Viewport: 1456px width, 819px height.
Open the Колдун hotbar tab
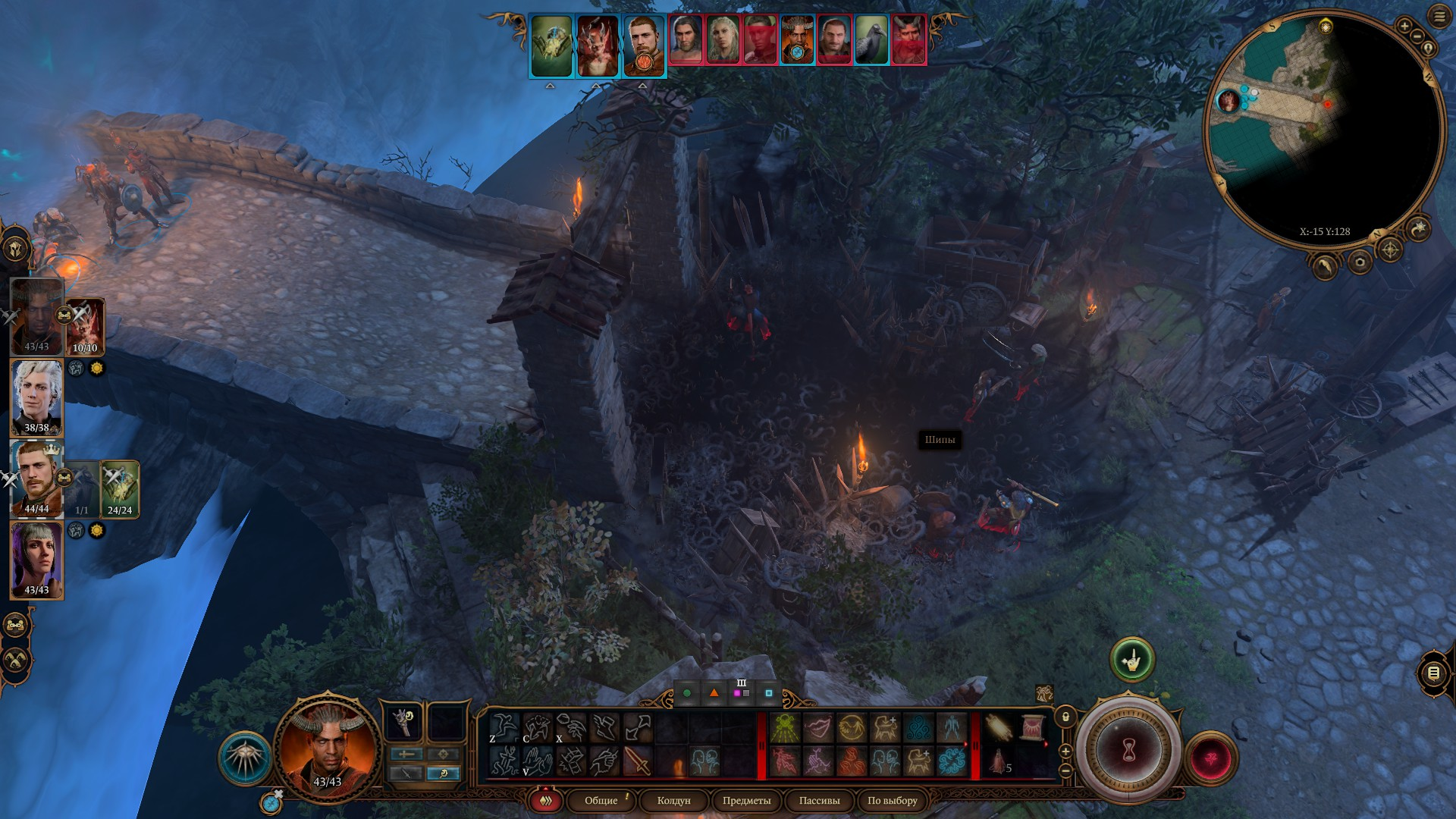pos(673,801)
